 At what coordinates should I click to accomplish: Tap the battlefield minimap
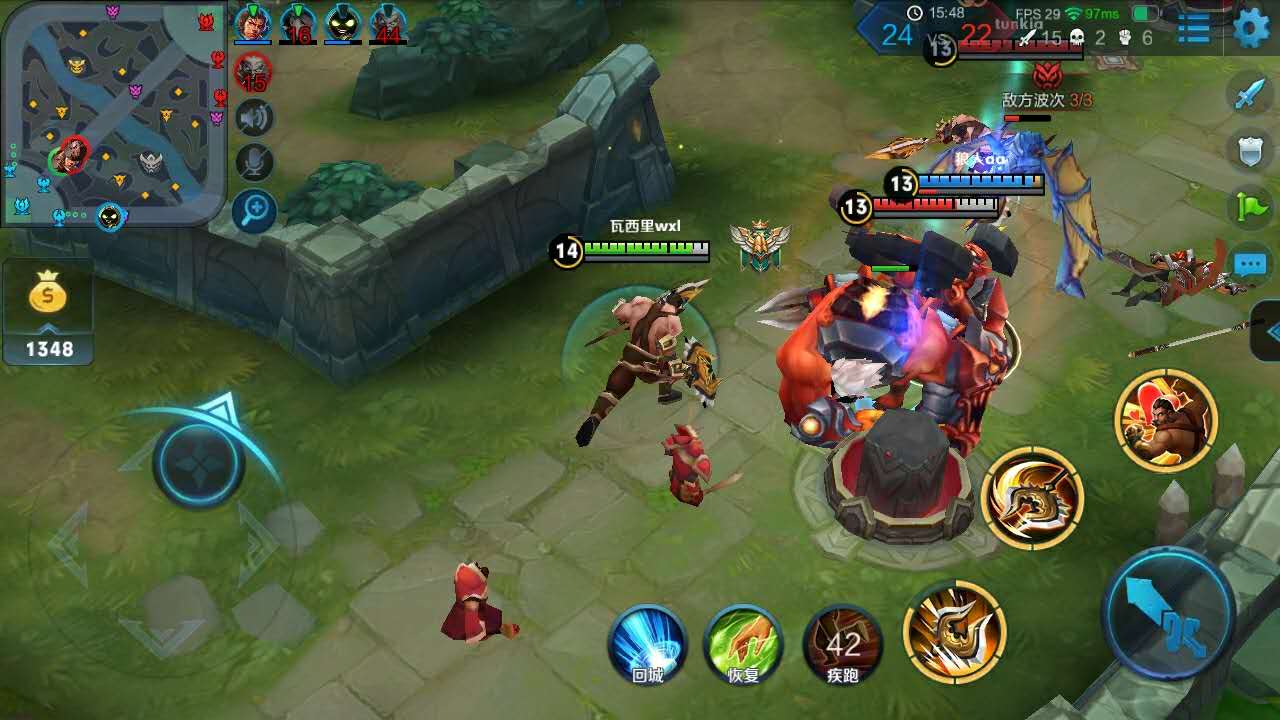point(112,112)
